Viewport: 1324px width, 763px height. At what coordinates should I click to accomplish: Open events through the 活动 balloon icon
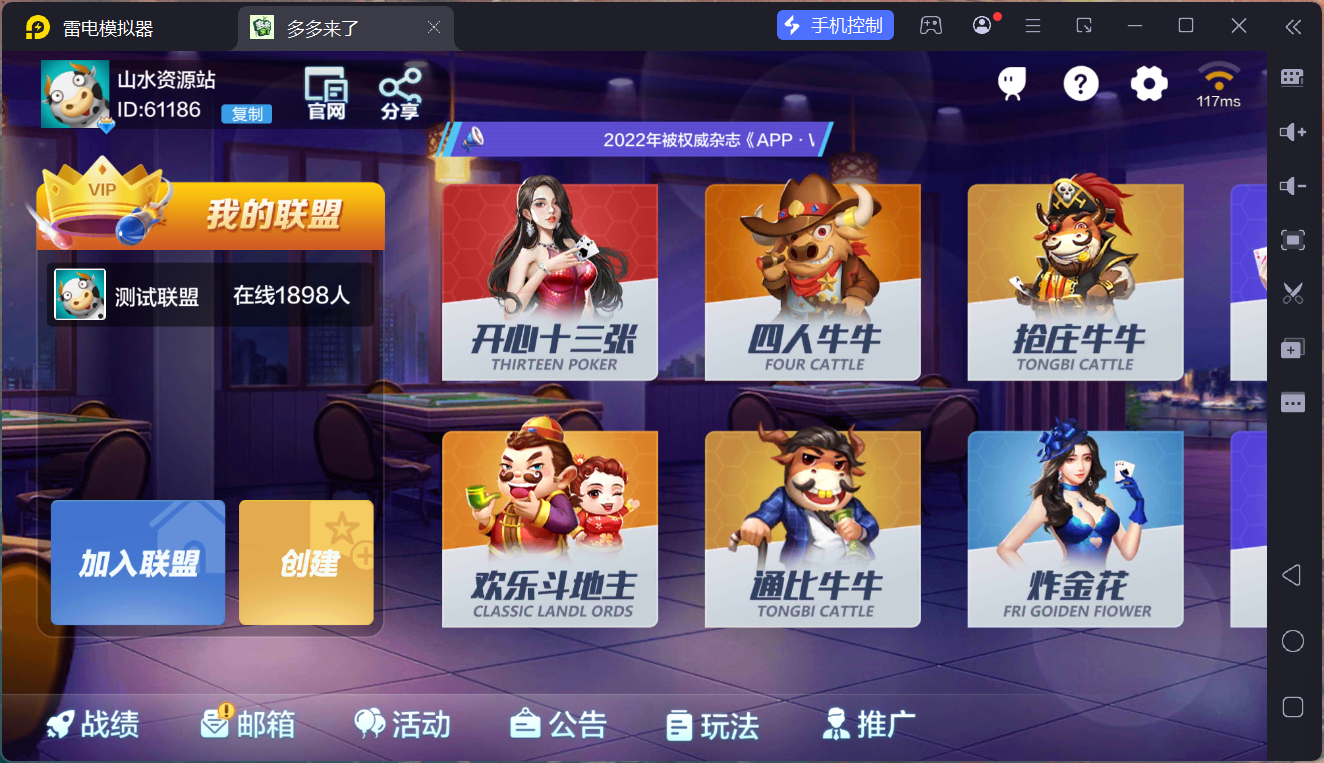tap(402, 724)
